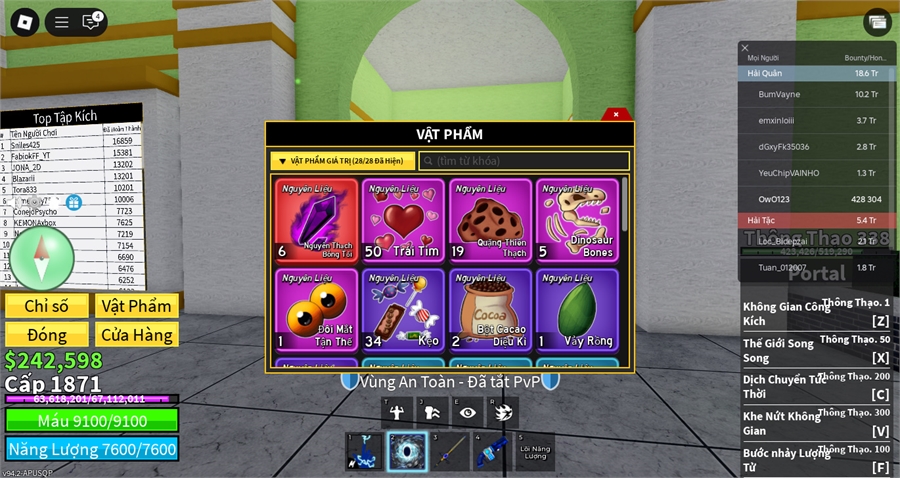Open the Roblox main menu
900x478 pixels.
(21, 21)
